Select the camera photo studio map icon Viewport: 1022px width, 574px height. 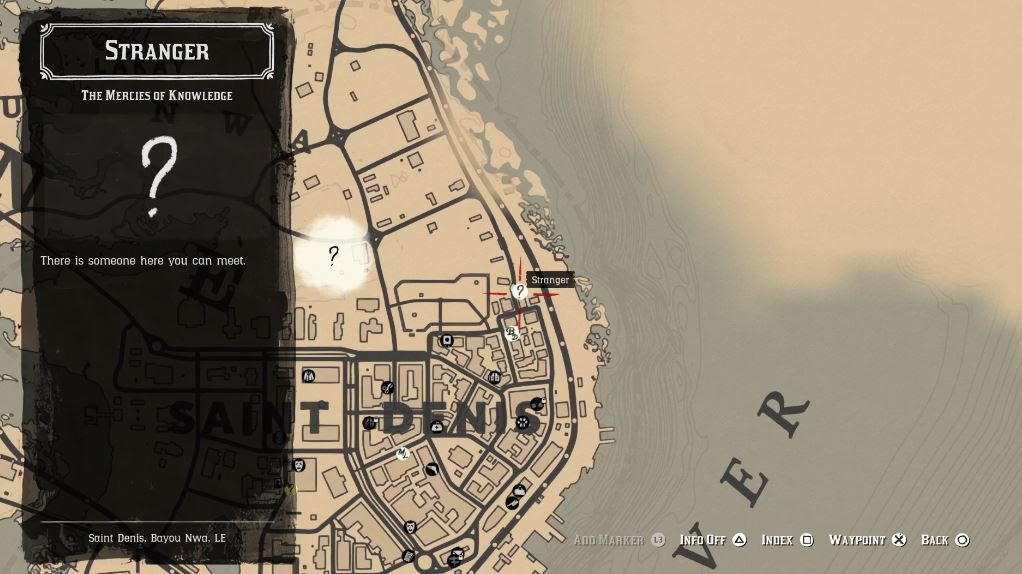pos(447,341)
